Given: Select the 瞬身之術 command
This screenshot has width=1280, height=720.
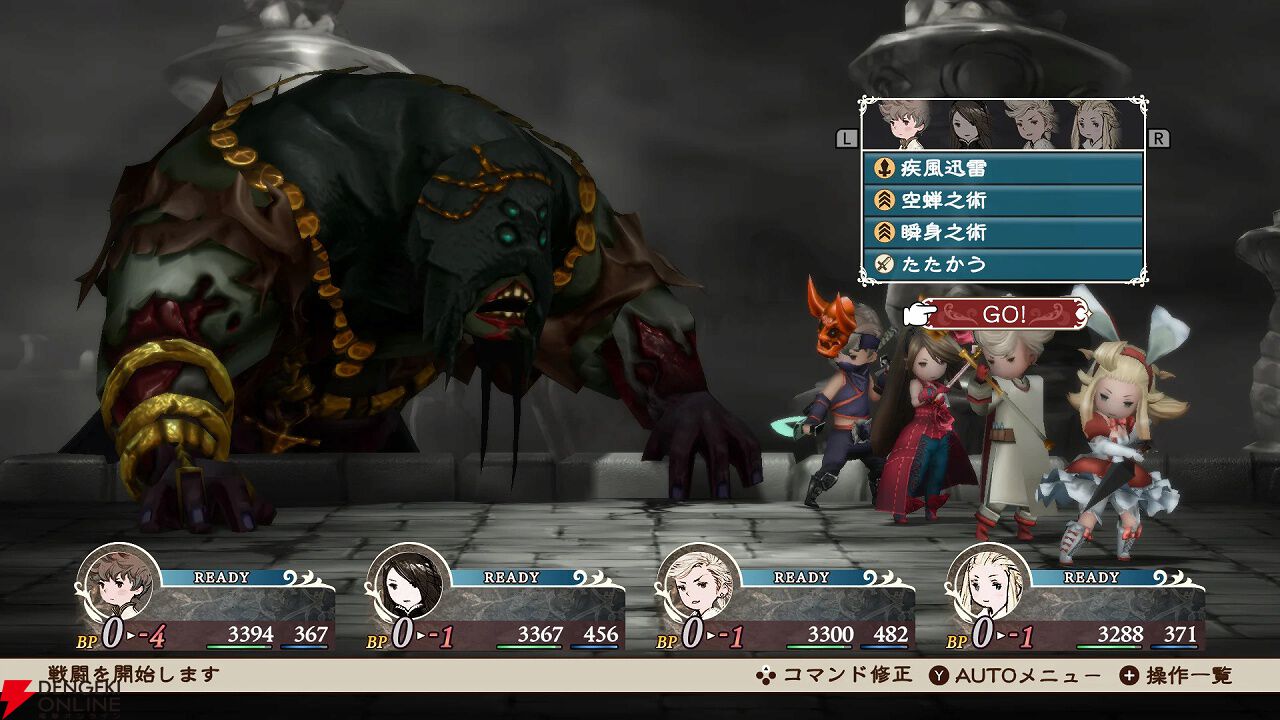Looking at the screenshot, I should (1002, 232).
